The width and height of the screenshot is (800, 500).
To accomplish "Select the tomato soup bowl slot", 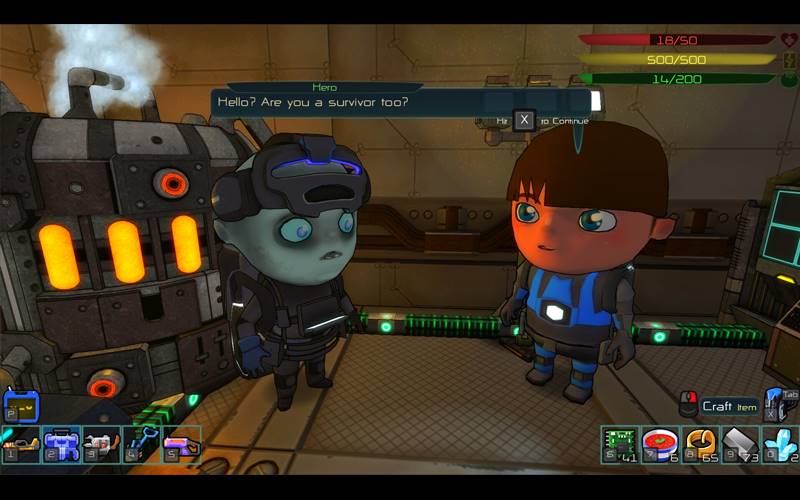I will pos(660,444).
